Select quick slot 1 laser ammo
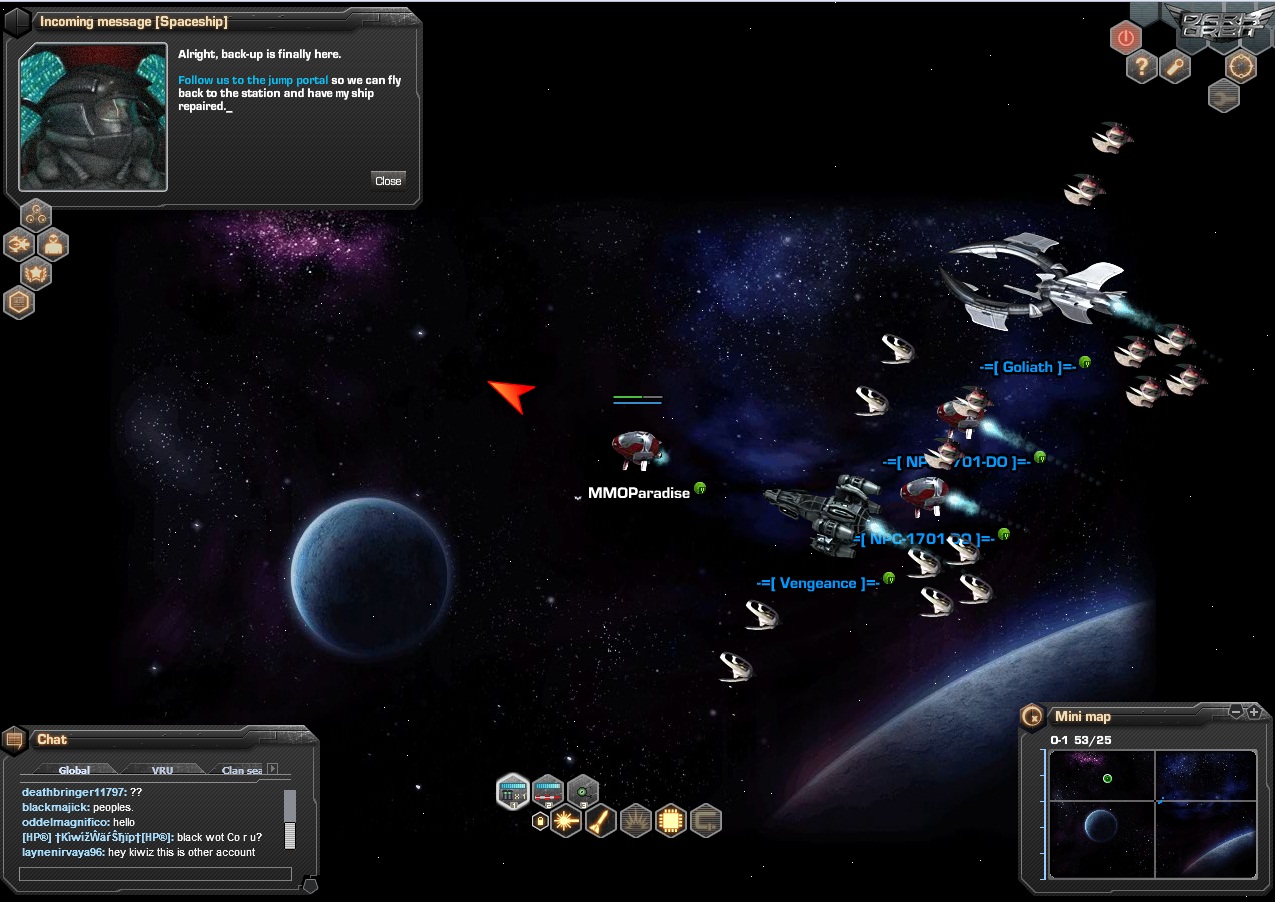 513,791
